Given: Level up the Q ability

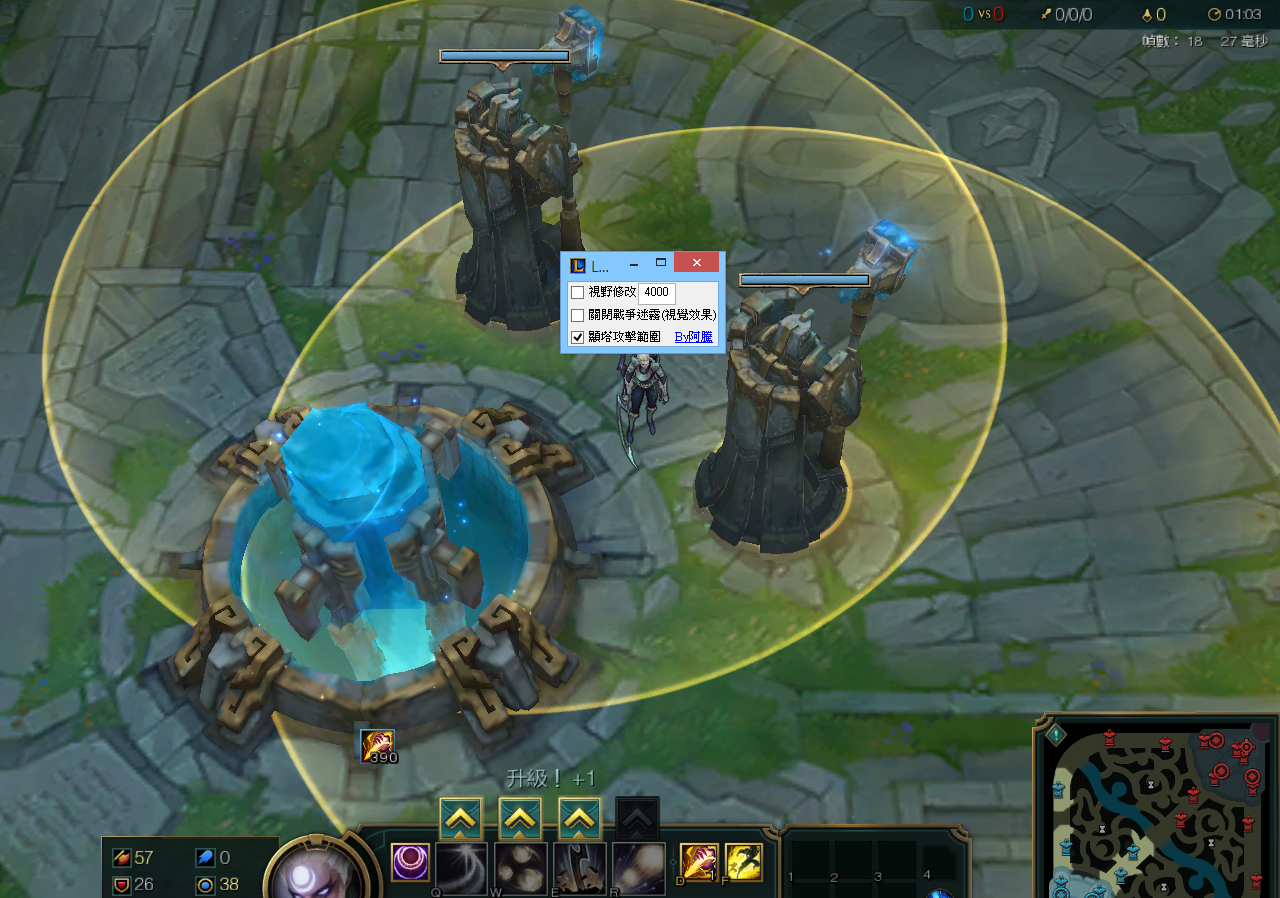Looking at the screenshot, I should coord(461,819).
